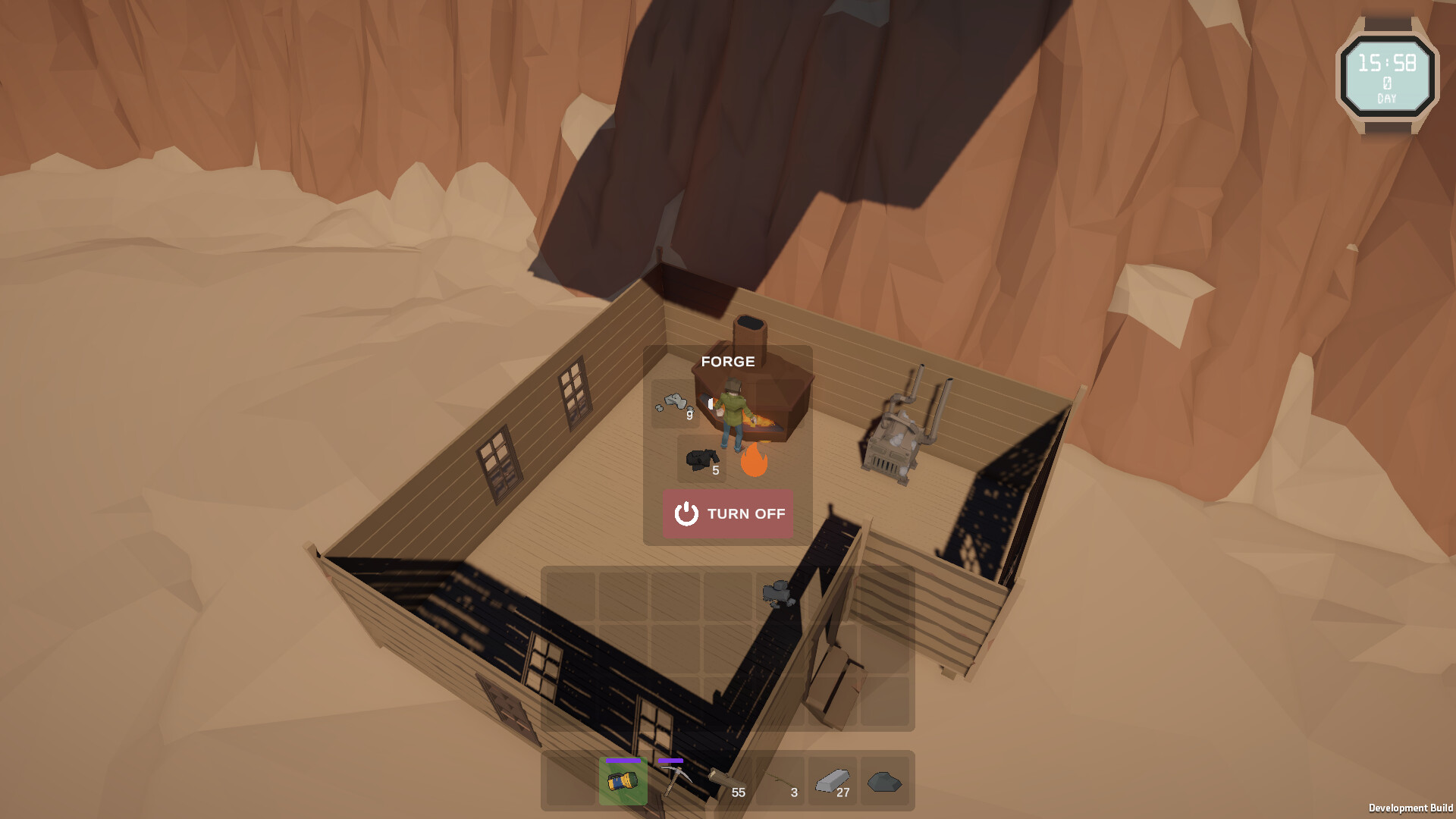Turn off the Forge
Viewport: 1456px width, 819px height.
pyautogui.click(x=726, y=514)
